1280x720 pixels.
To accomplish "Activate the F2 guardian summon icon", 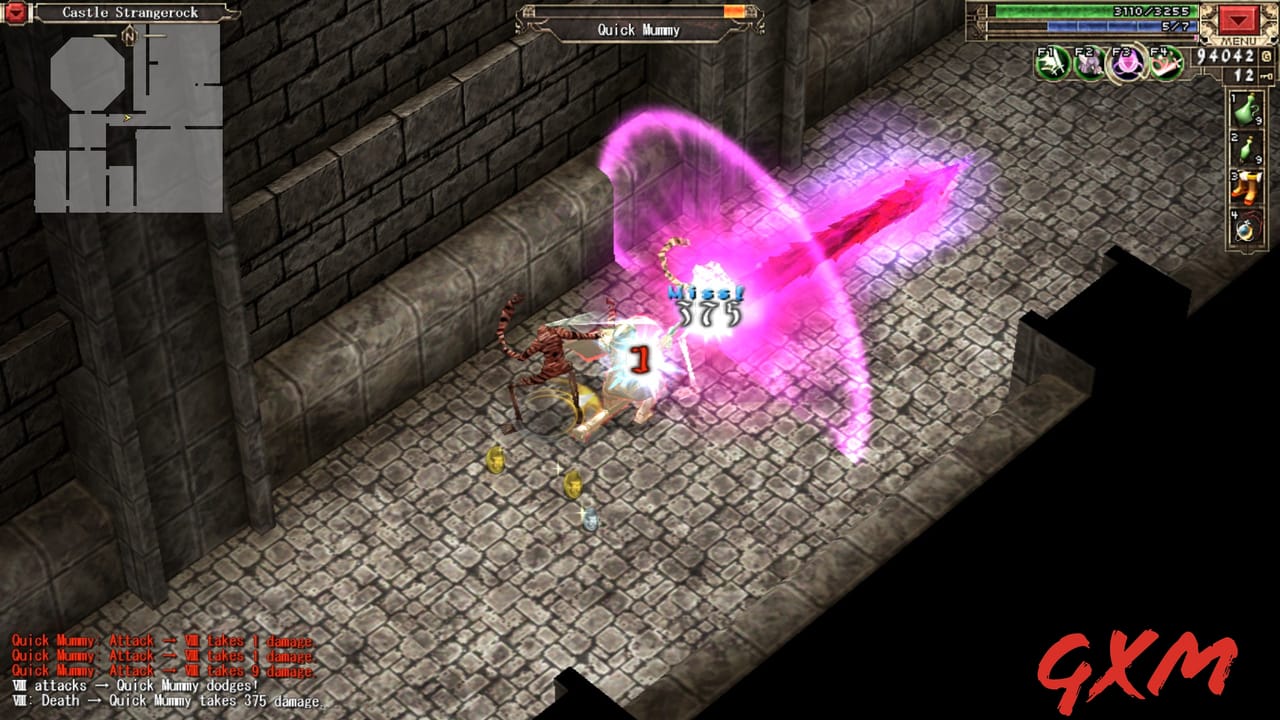I will pyautogui.click(x=1089, y=65).
